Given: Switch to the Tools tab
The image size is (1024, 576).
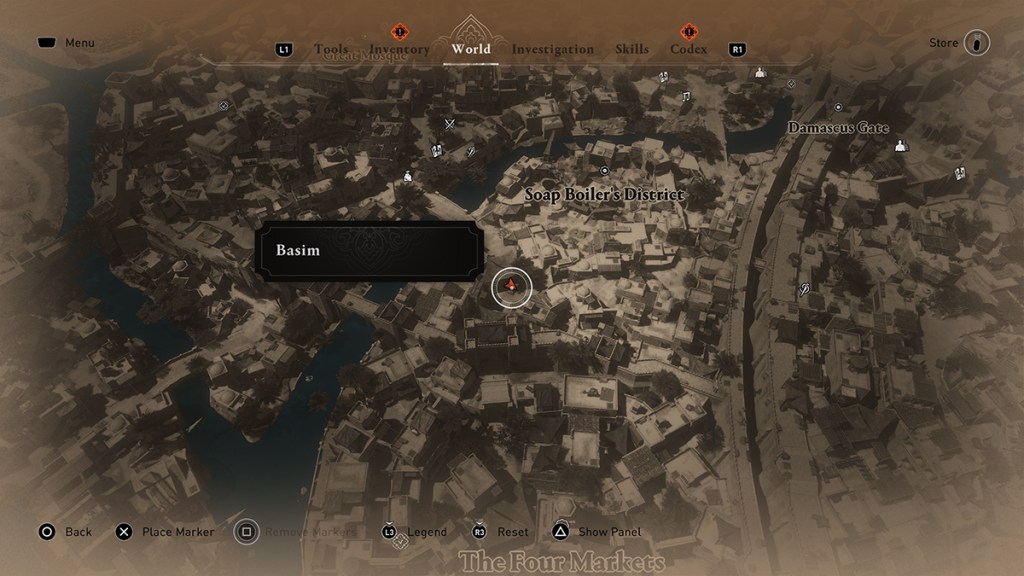Looking at the screenshot, I should pos(330,49).
